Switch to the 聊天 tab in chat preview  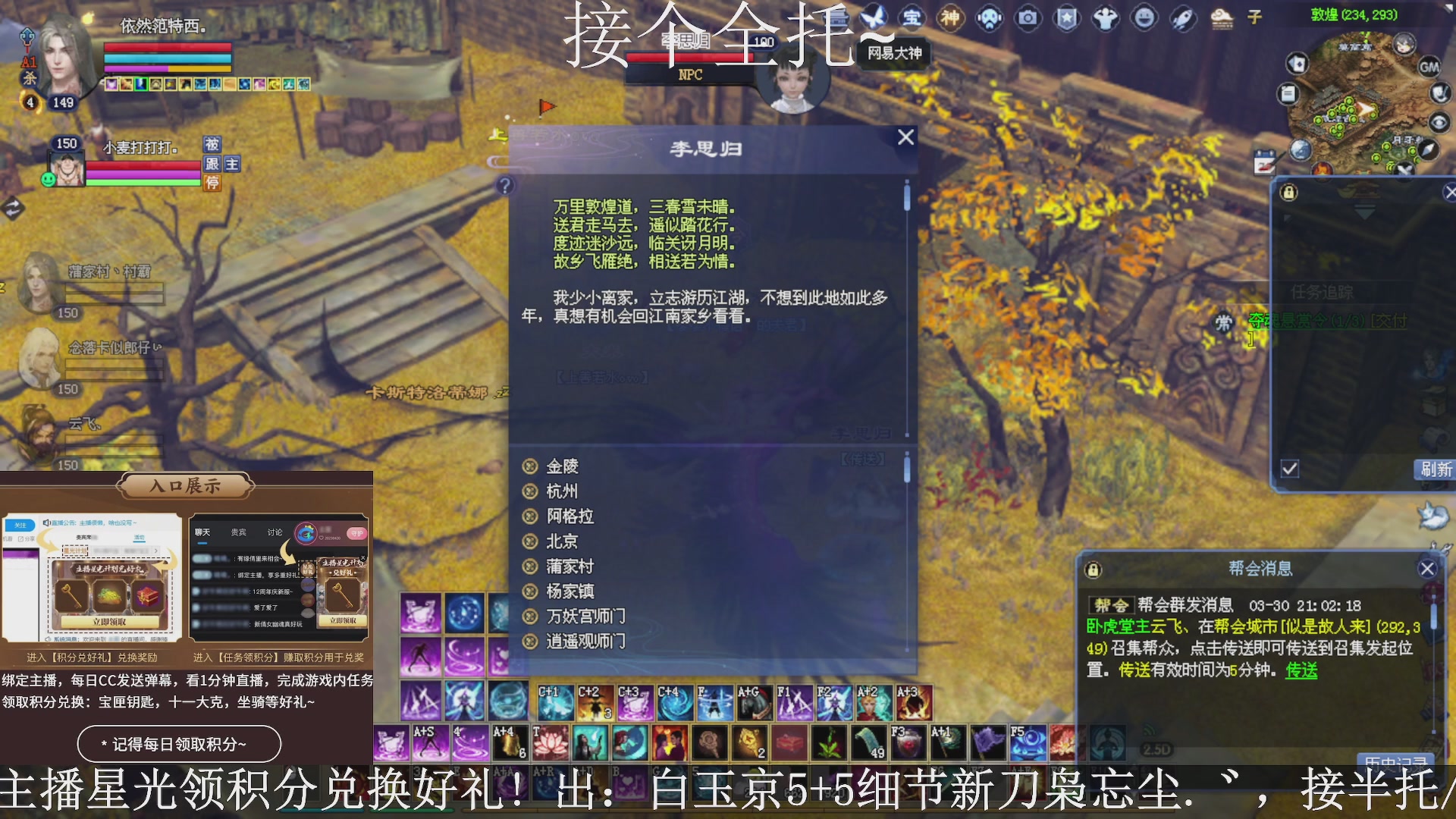pos(202,532)
